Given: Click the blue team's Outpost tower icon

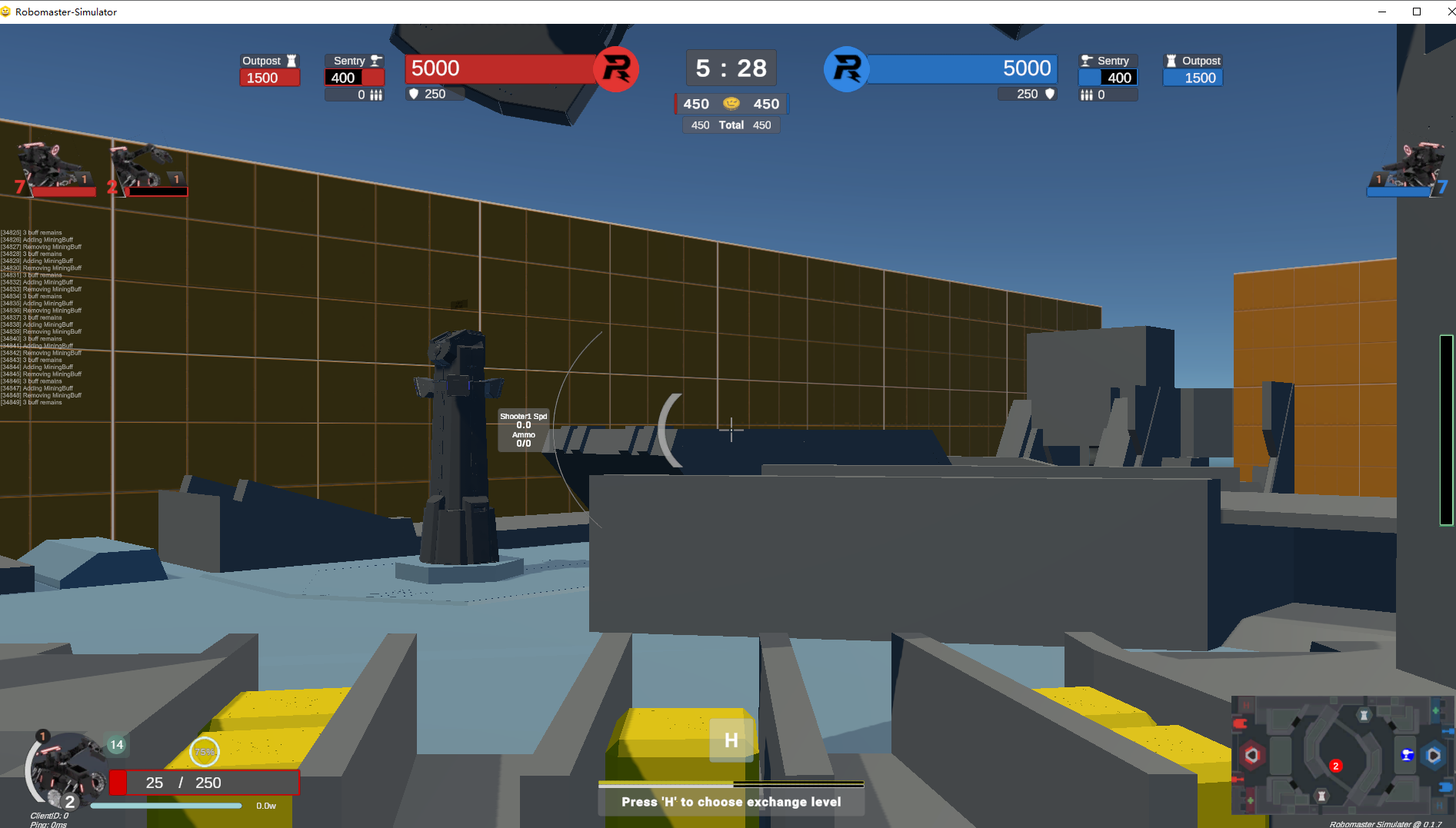Looking at the screenshot, I should 1172,61.
